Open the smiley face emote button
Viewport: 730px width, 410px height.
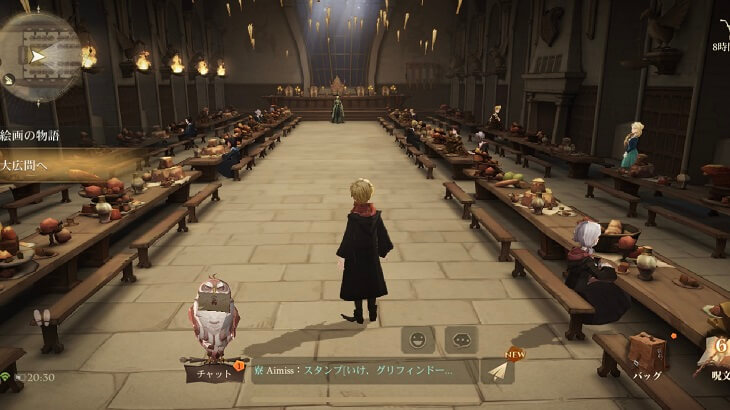417,339
